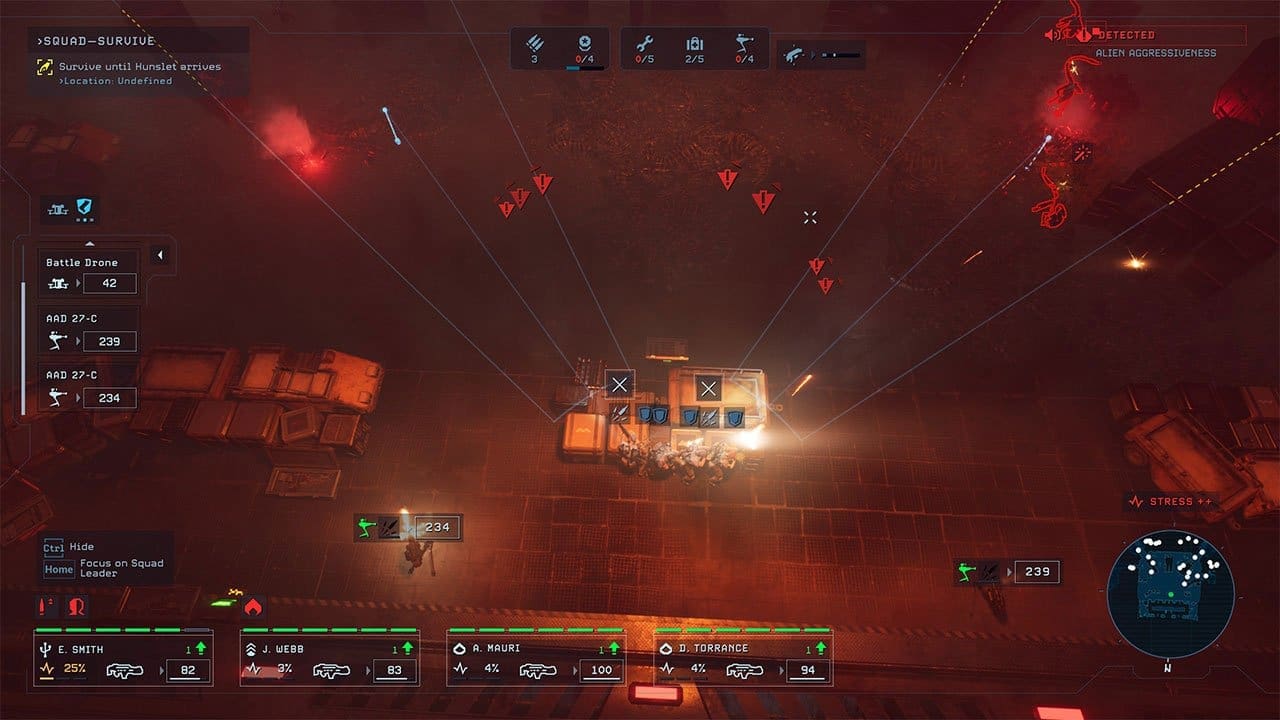The width and height of the screenshot is (1280, 720).
Task: Click the command points medal icon
Action: pyautogui.click(x=585, y=44)
